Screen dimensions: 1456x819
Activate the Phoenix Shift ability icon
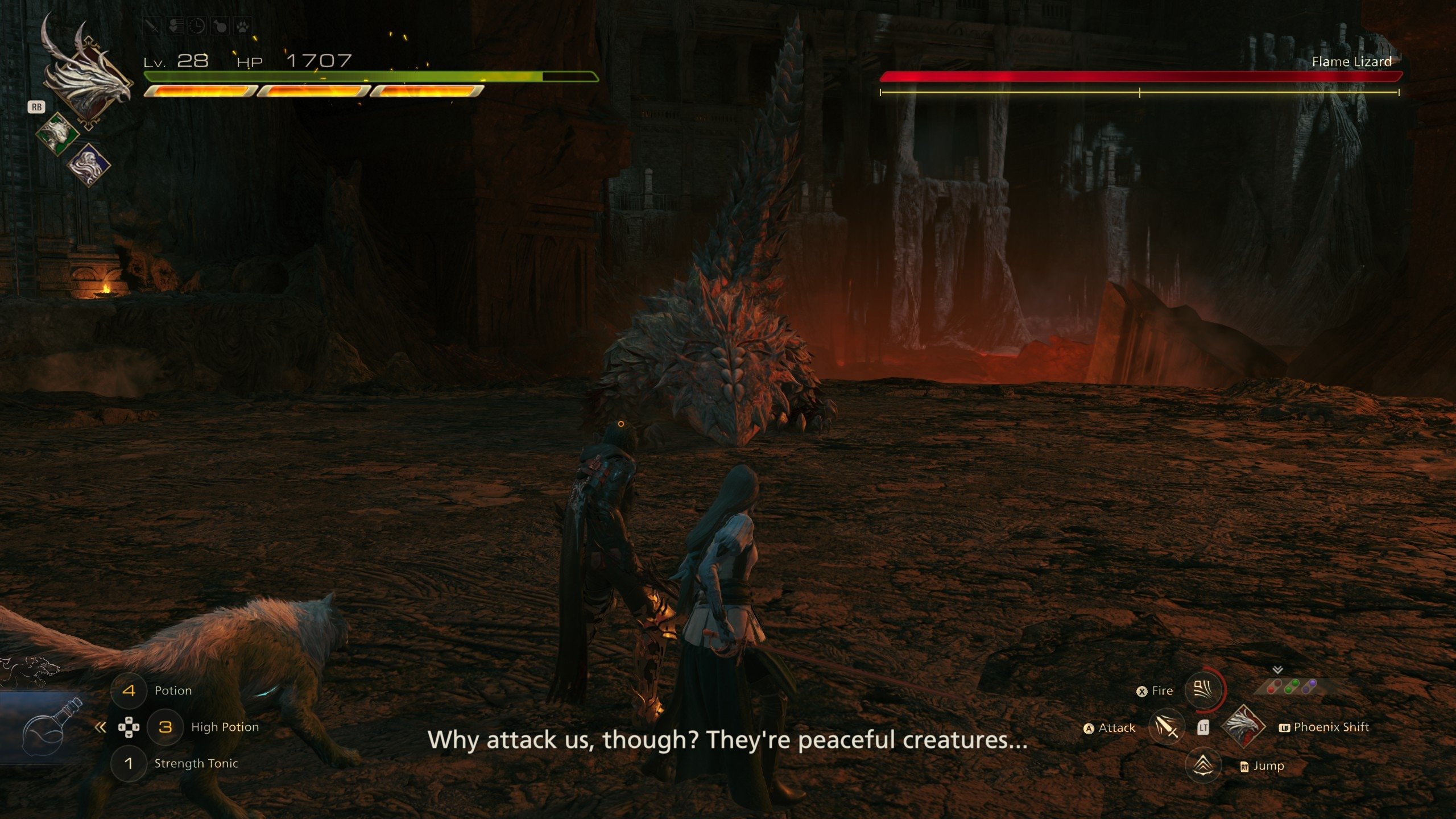click(x=1244, y=726)
